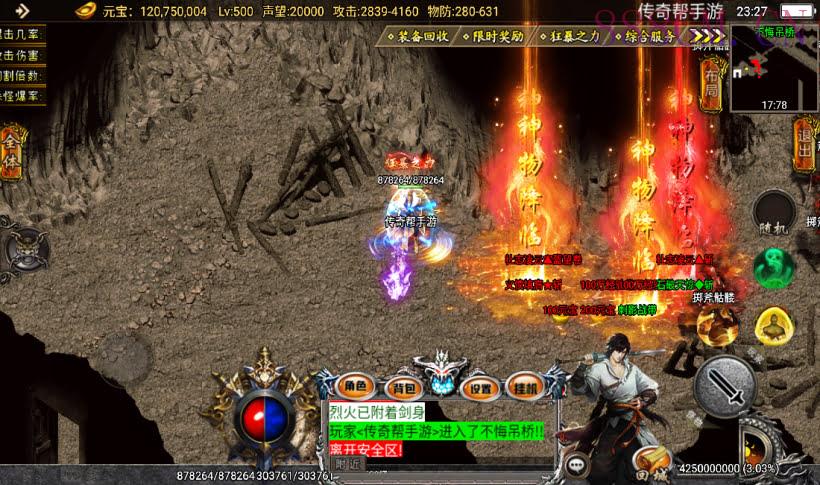Viewport: 820px width, 485px height.
Task: Open the chat speech bubble
Action: click(577, 464)
